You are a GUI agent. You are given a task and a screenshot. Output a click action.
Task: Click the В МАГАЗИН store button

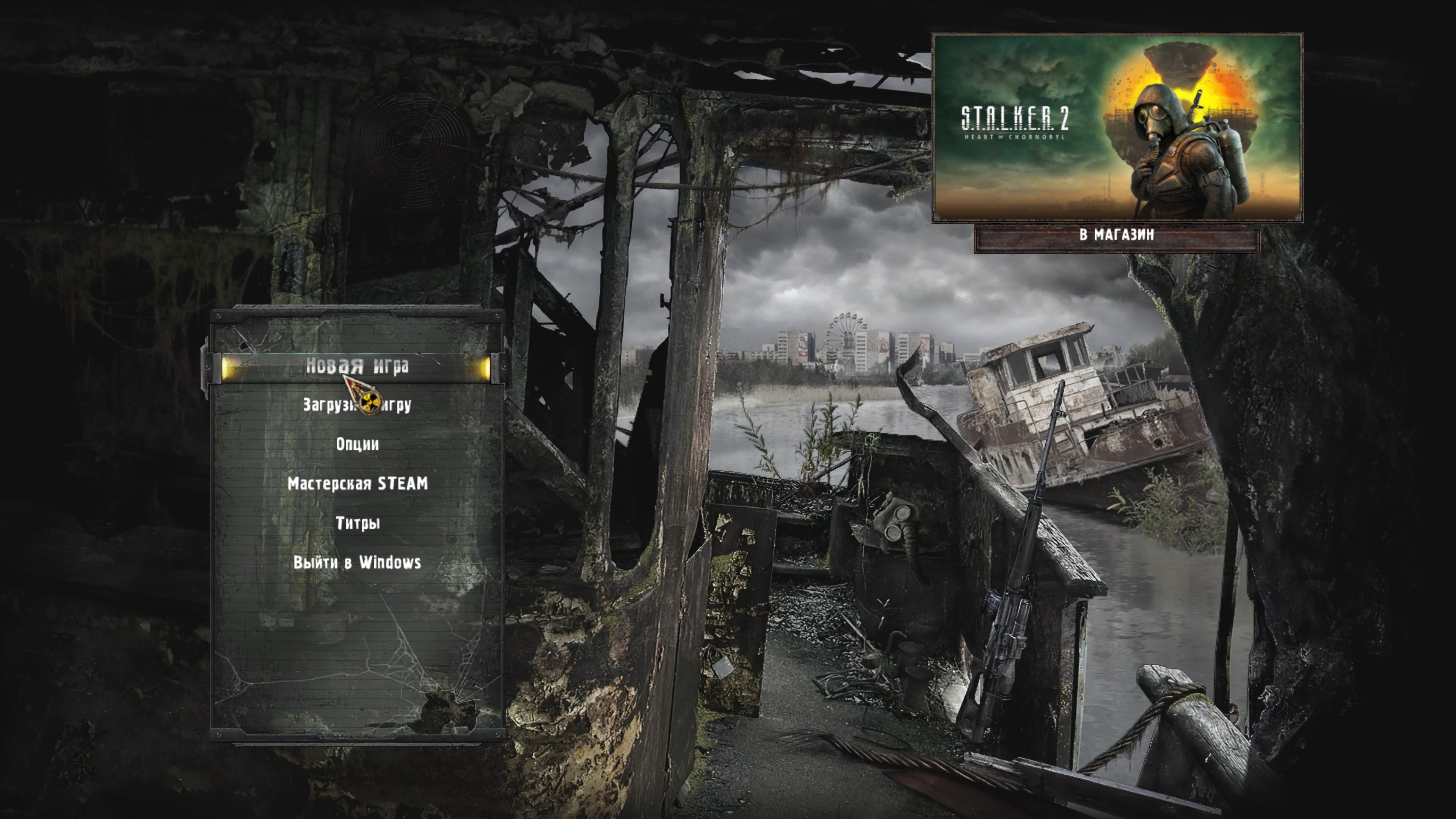1116,235
